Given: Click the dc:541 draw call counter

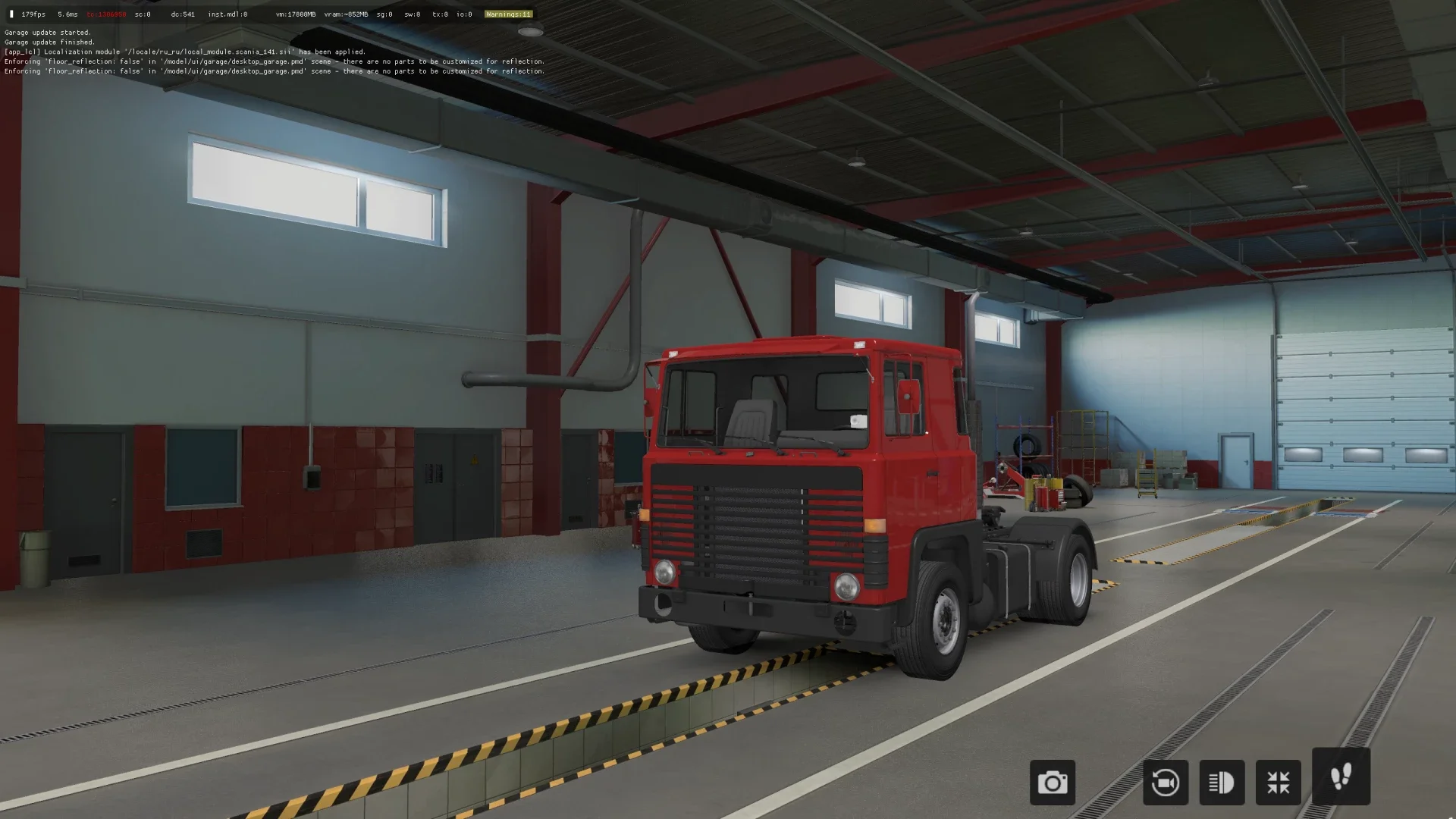Looking at the screenshot, I should click(x=184, y=14).
